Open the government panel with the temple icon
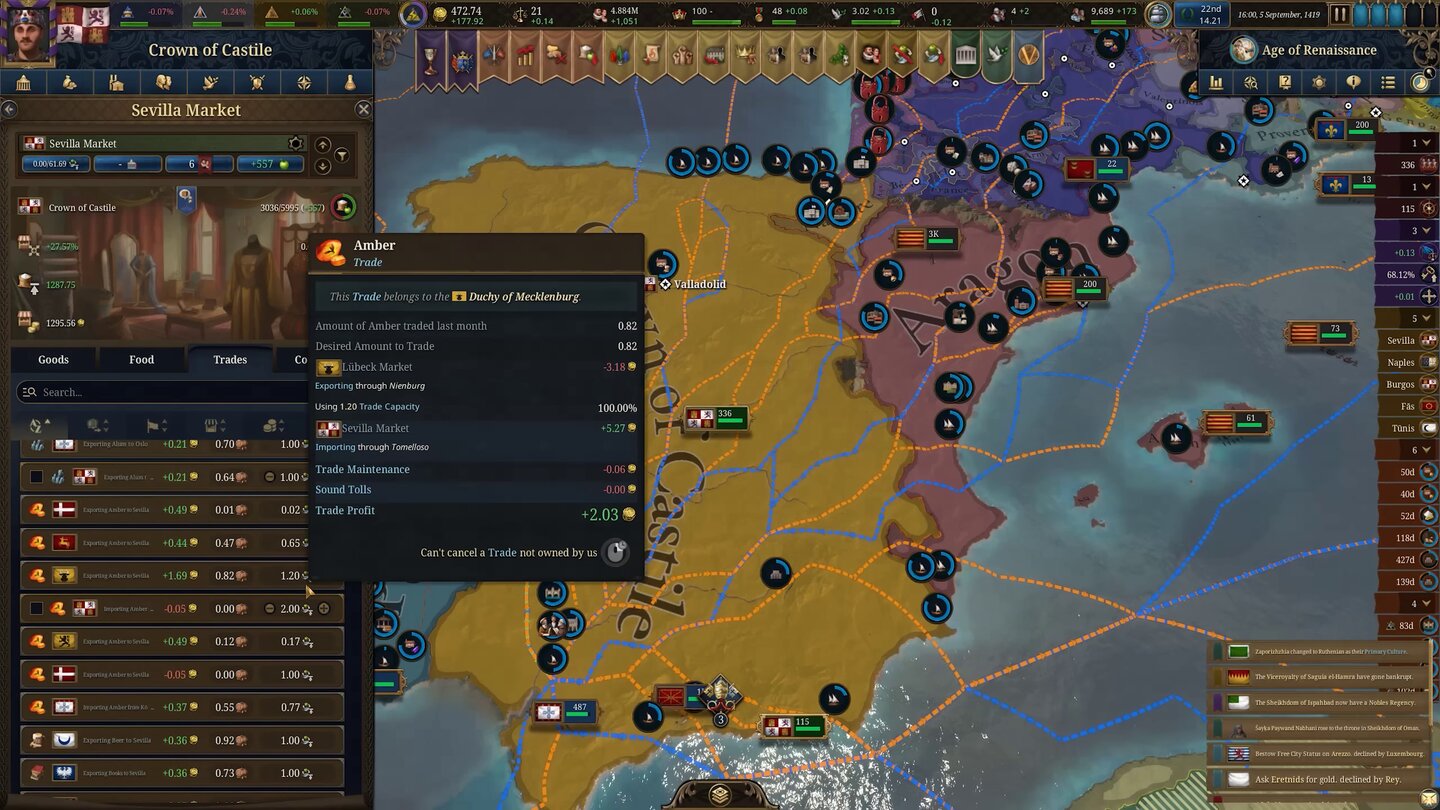 (x=23, y=82)
